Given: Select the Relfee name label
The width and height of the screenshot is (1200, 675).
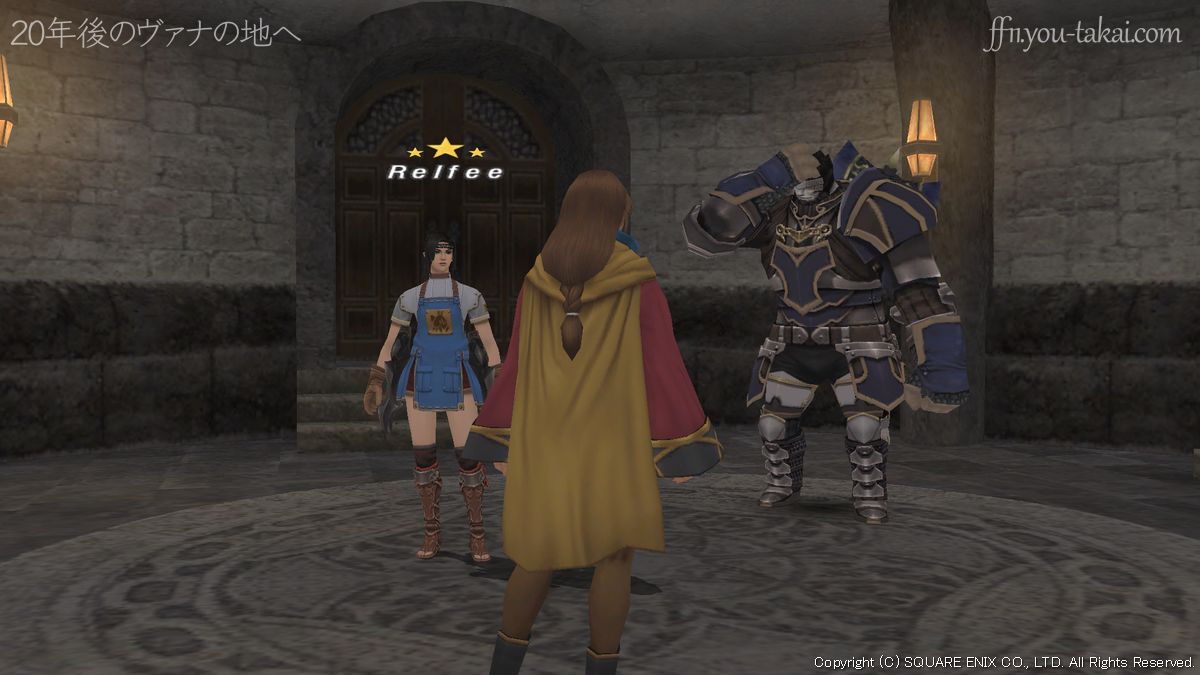Looking at the screenshot, I should pos(444,171).
